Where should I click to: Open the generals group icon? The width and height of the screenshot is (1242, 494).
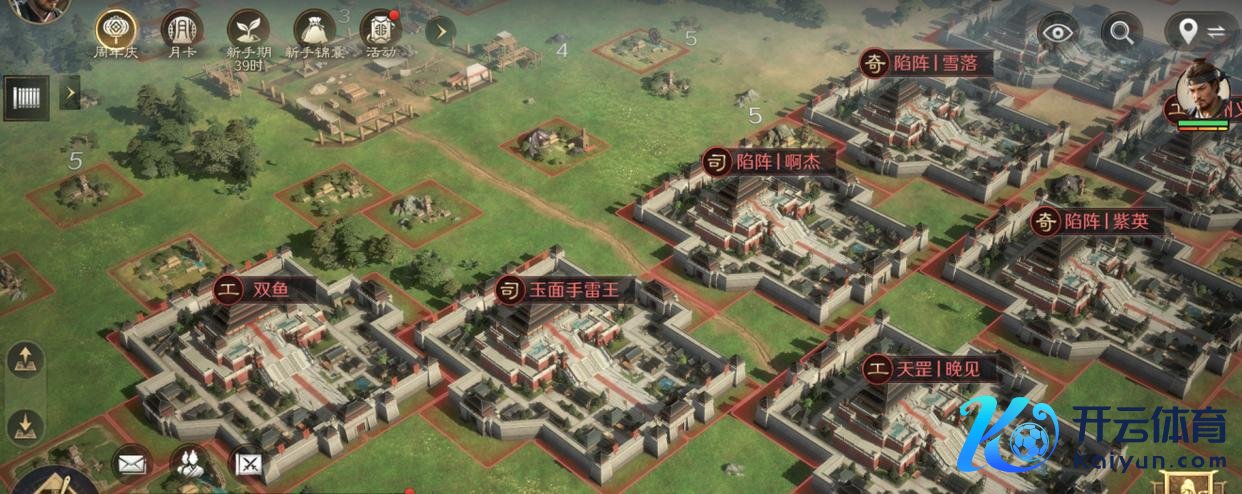tap(187, 462)
